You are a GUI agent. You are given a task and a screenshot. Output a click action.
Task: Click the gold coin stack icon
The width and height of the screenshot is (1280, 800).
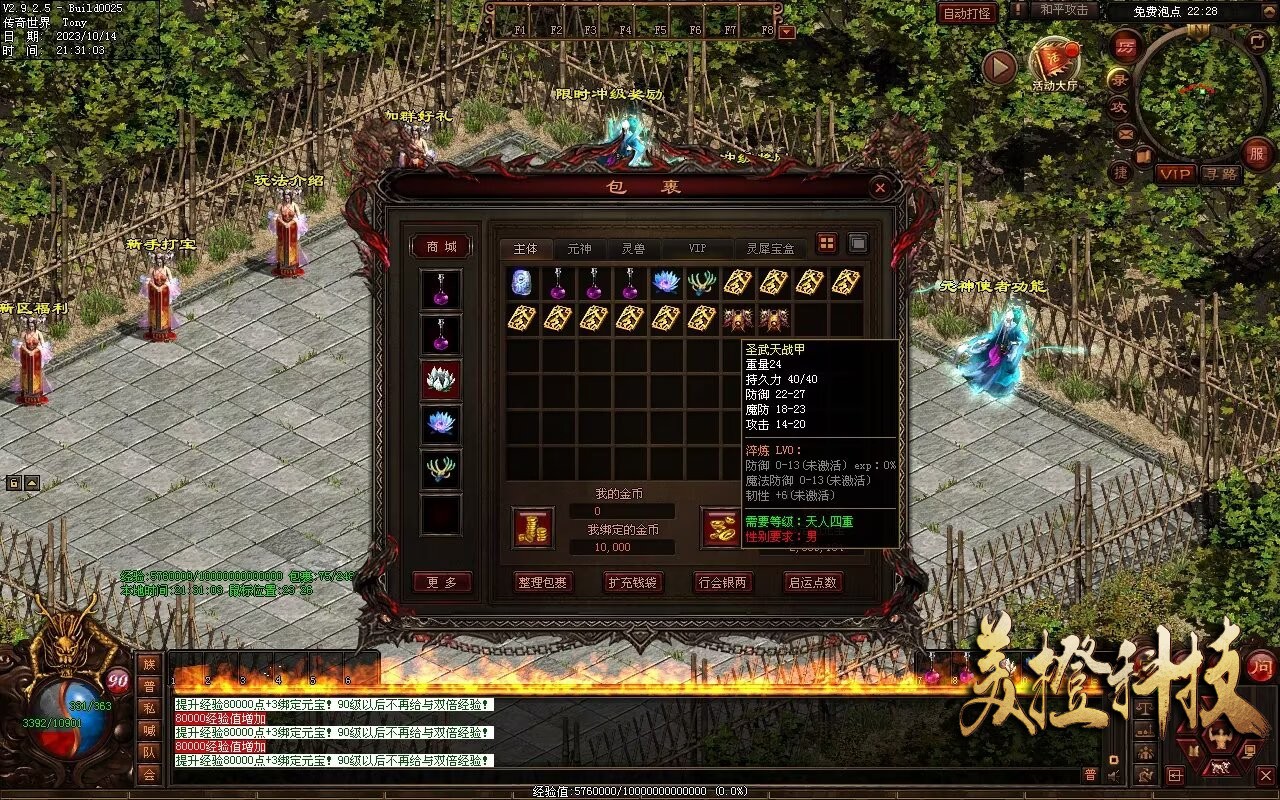[533, 528]
